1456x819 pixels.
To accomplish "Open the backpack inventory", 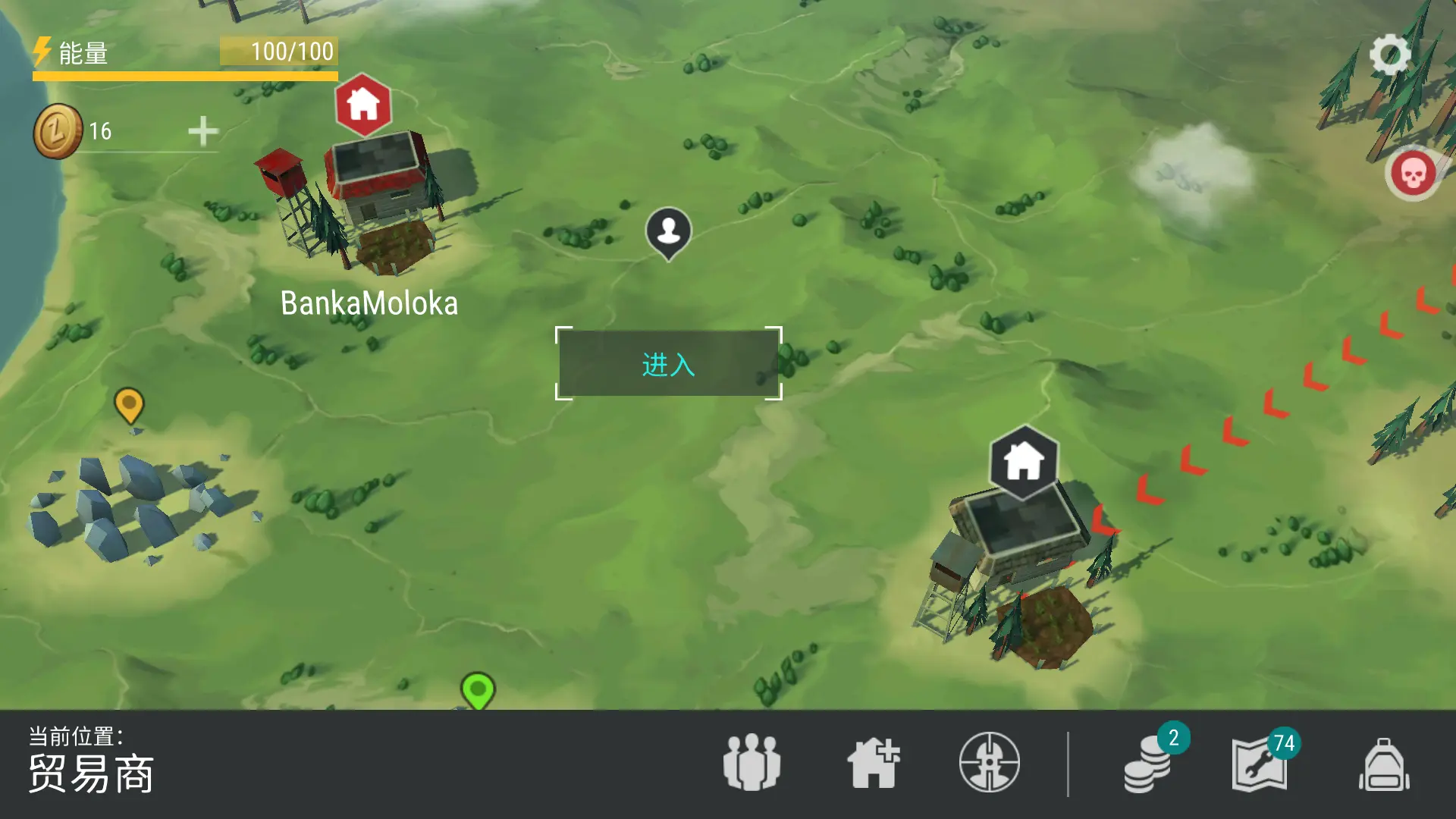I will click(1384, 764).
